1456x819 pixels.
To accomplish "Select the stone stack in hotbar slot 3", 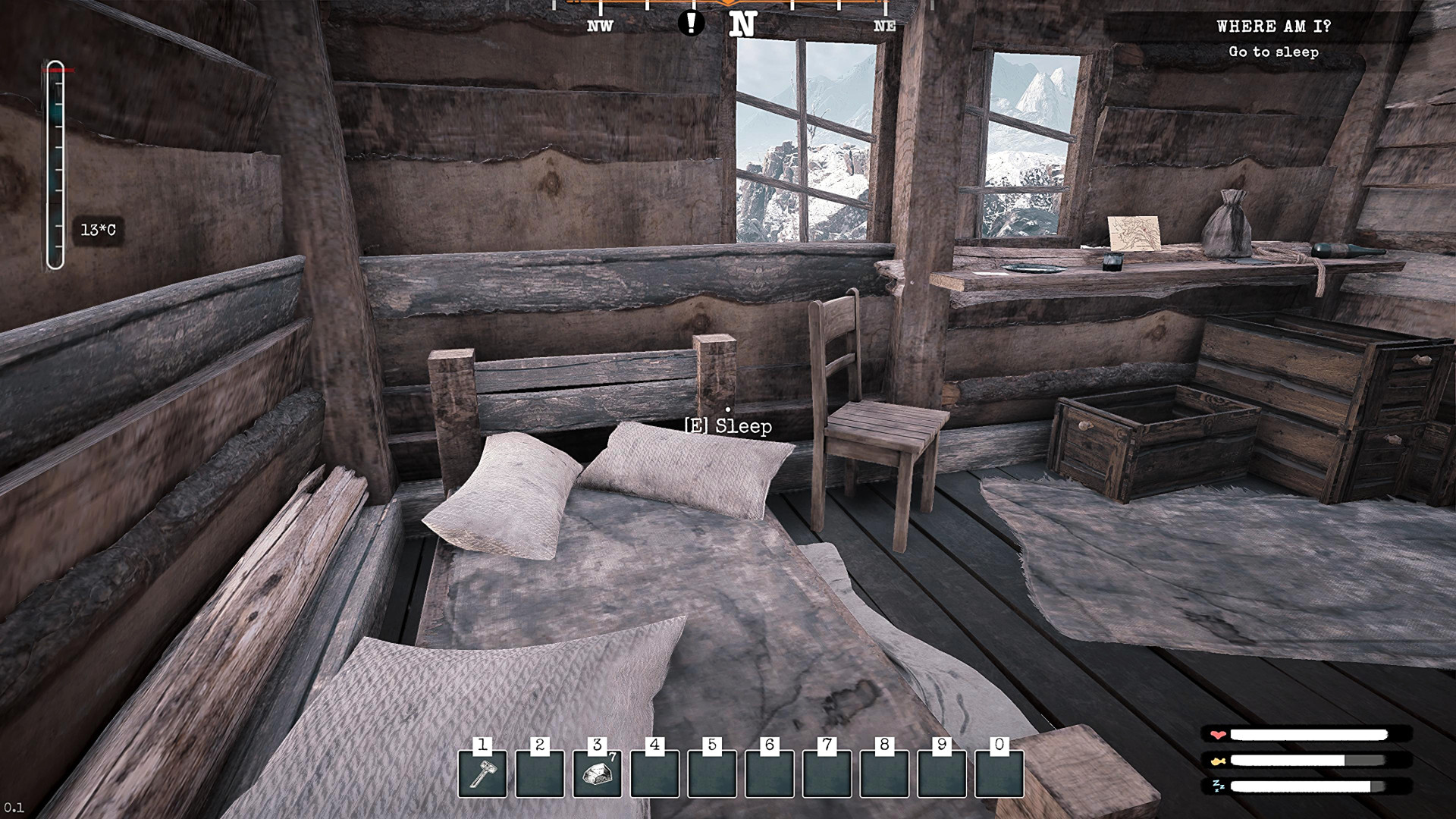I will (x=597, y=773).
